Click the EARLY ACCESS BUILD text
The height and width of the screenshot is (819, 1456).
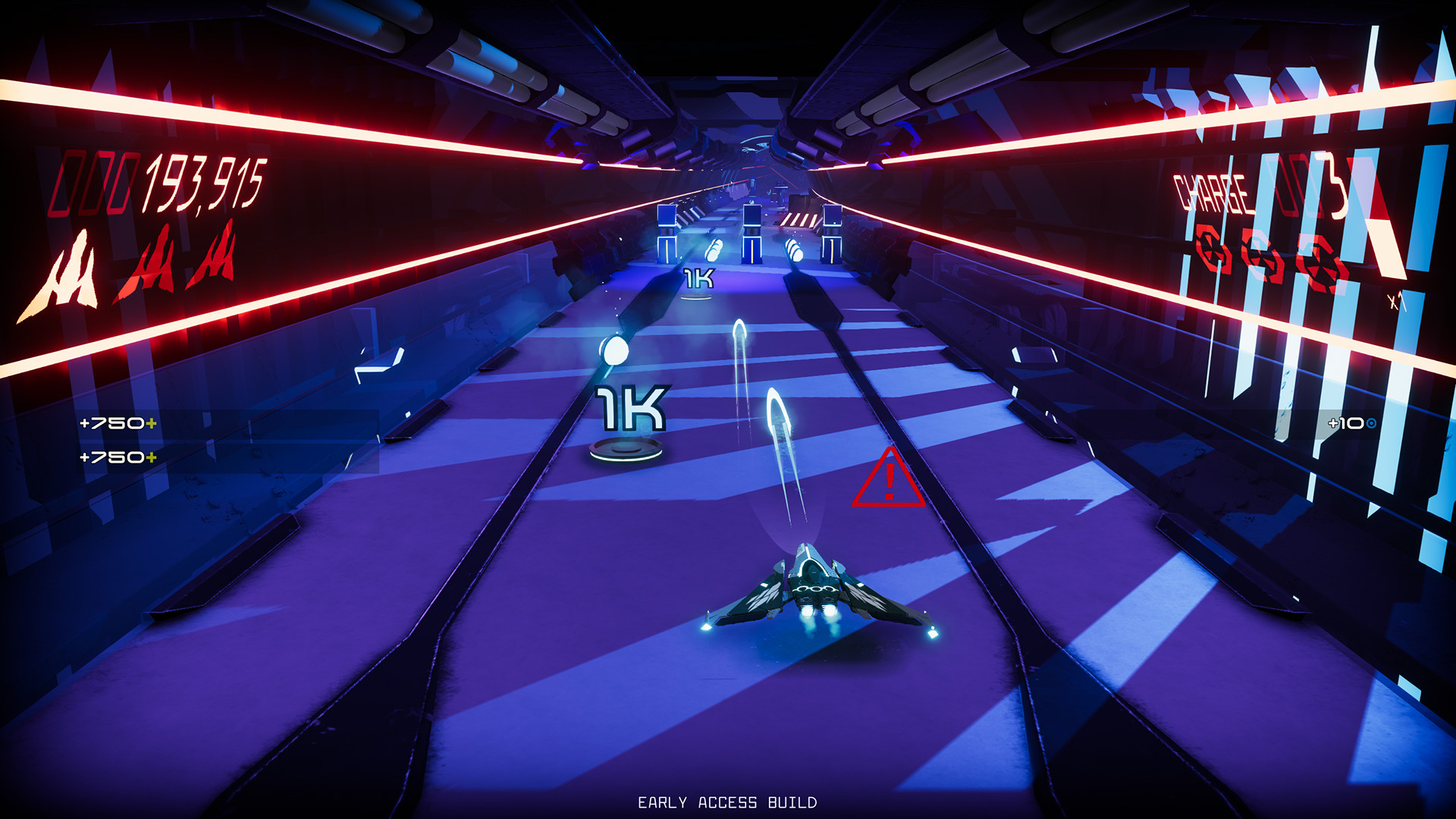pyautogui.click(x=728, y=799)
